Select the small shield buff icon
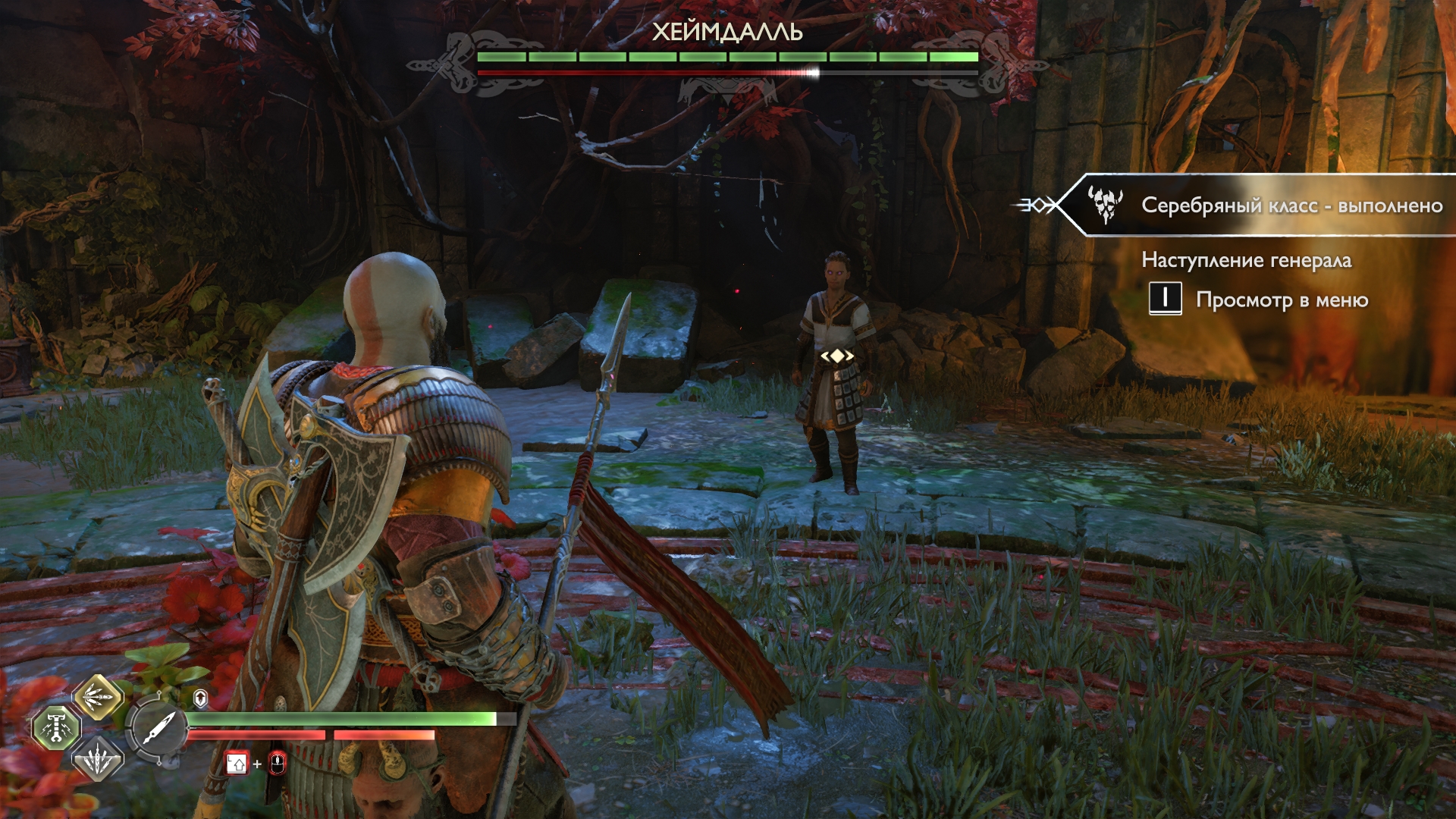Viewport: 1456px width, 819px height. 200,698
